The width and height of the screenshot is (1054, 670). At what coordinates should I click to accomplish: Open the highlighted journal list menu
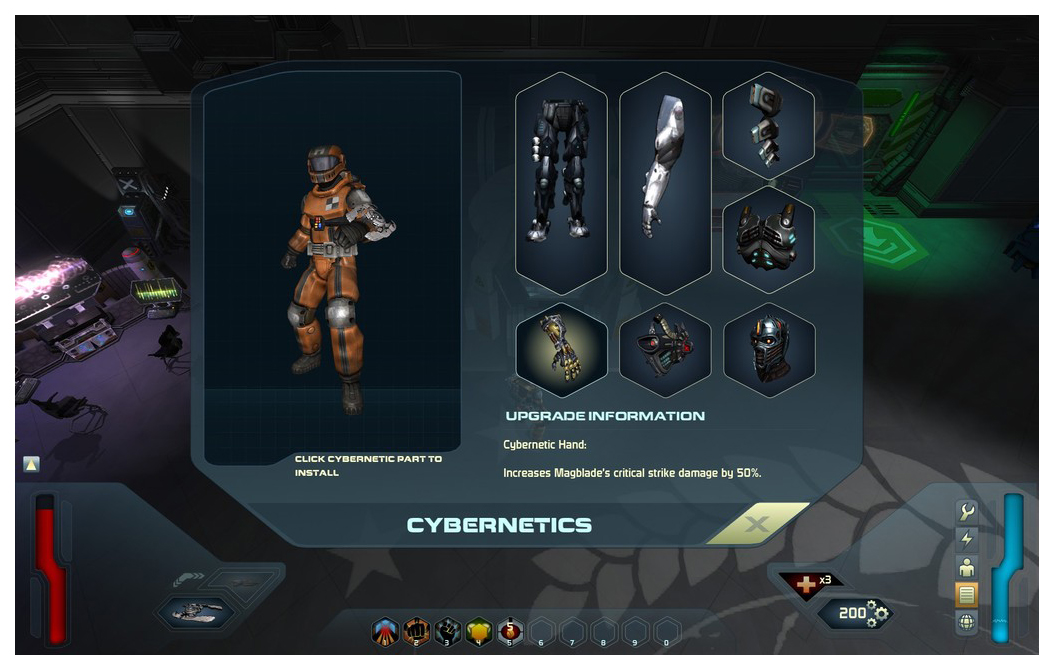click(x=967, y=596)
